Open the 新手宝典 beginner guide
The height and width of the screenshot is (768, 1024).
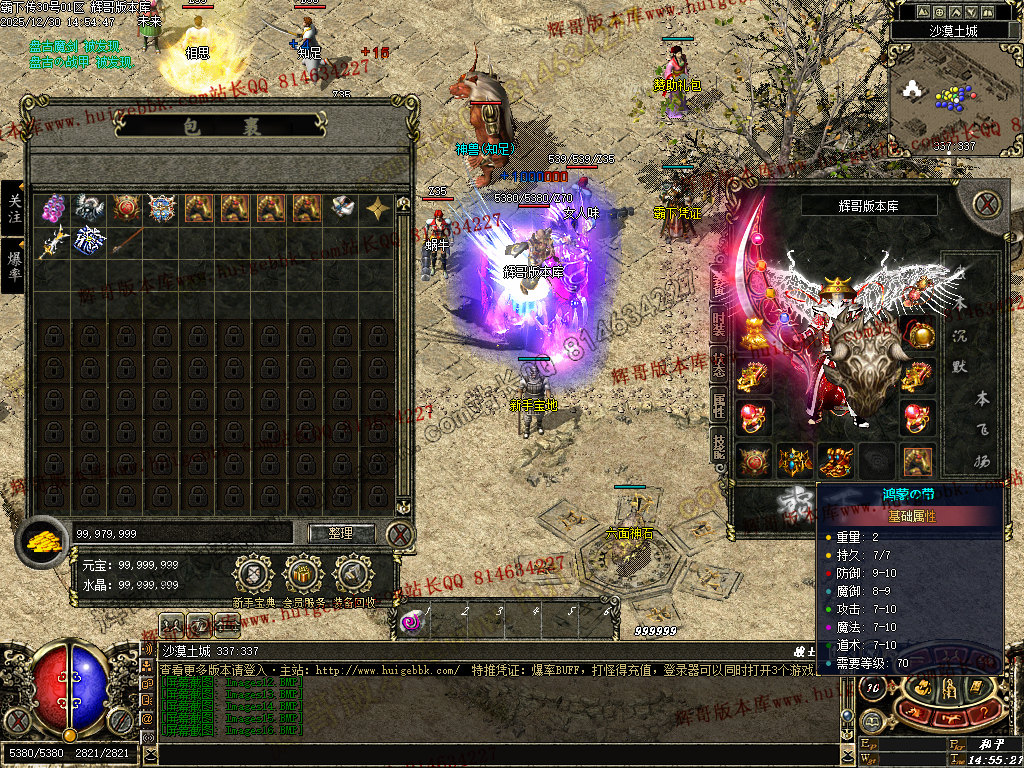tap(254, 575)
